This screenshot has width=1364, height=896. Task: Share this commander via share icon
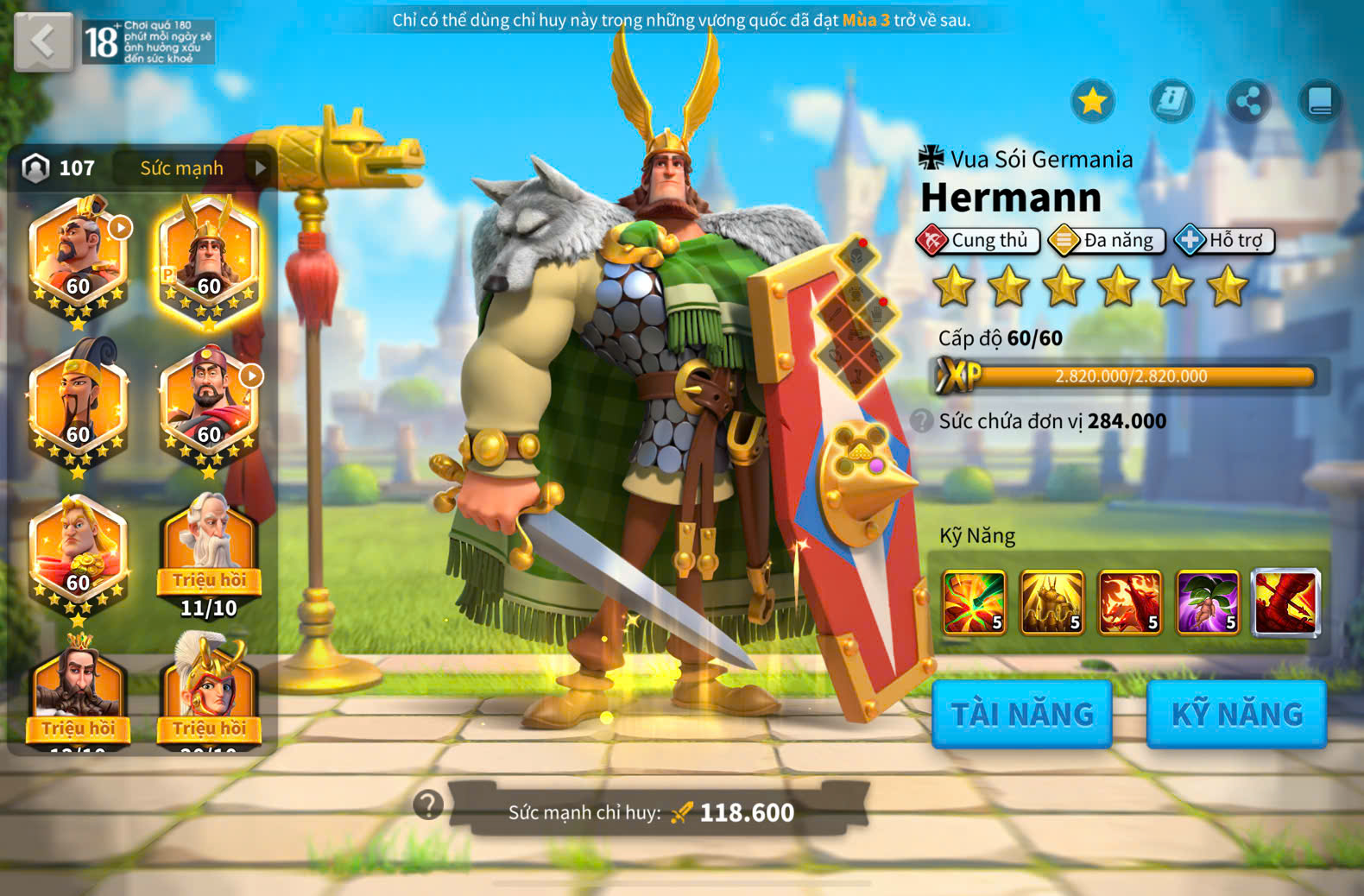pyautogui.click(x=1247, y=101)
